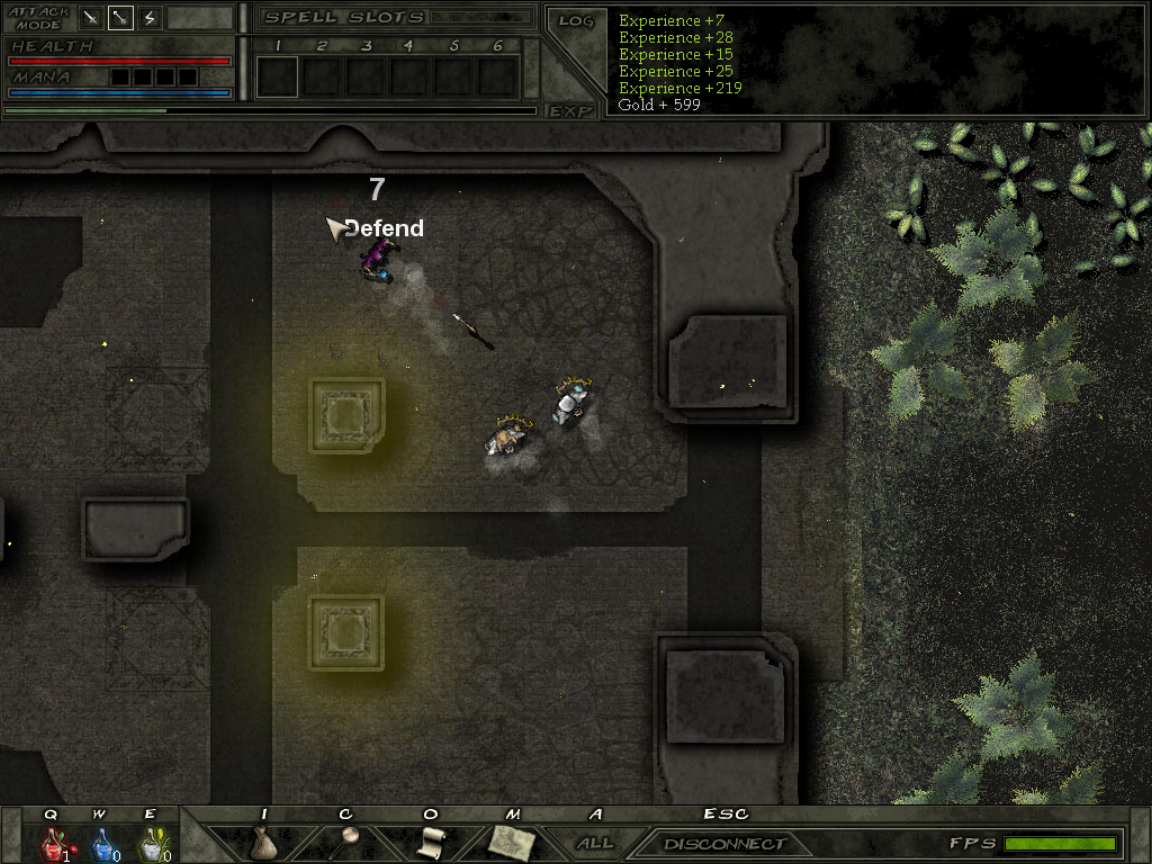Use the blue mana potion
Viewport: 1152px width, 864px height.
click(102, 845)
